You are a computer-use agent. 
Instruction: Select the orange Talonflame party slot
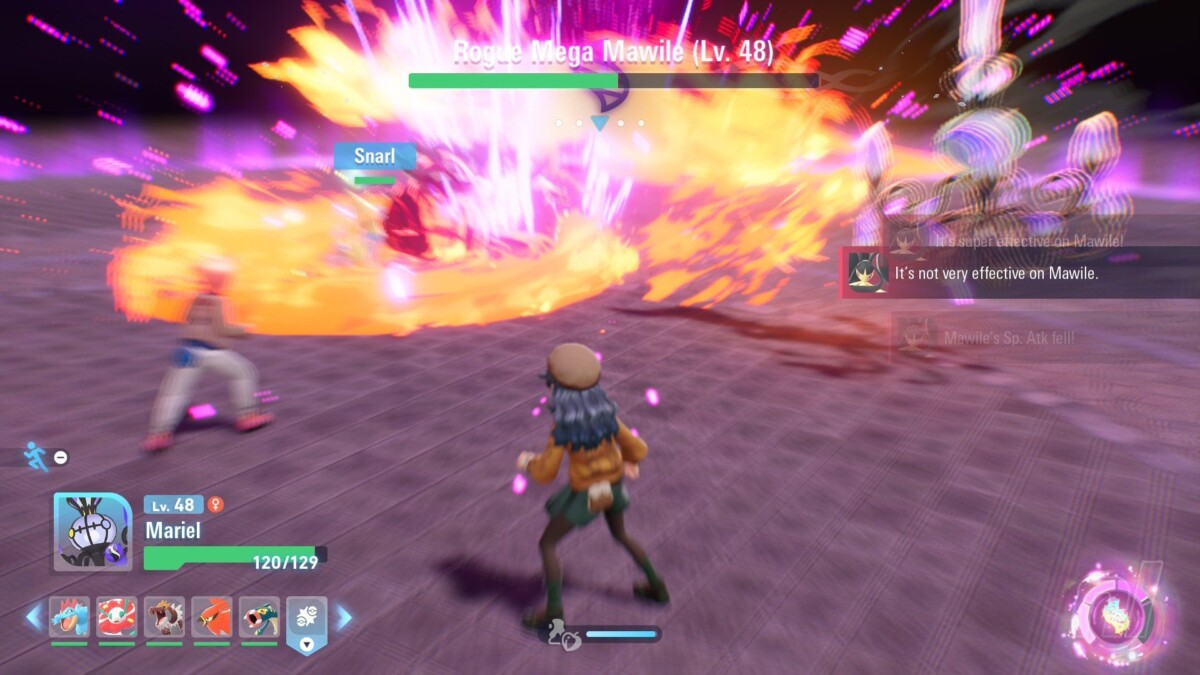point(212,617)
